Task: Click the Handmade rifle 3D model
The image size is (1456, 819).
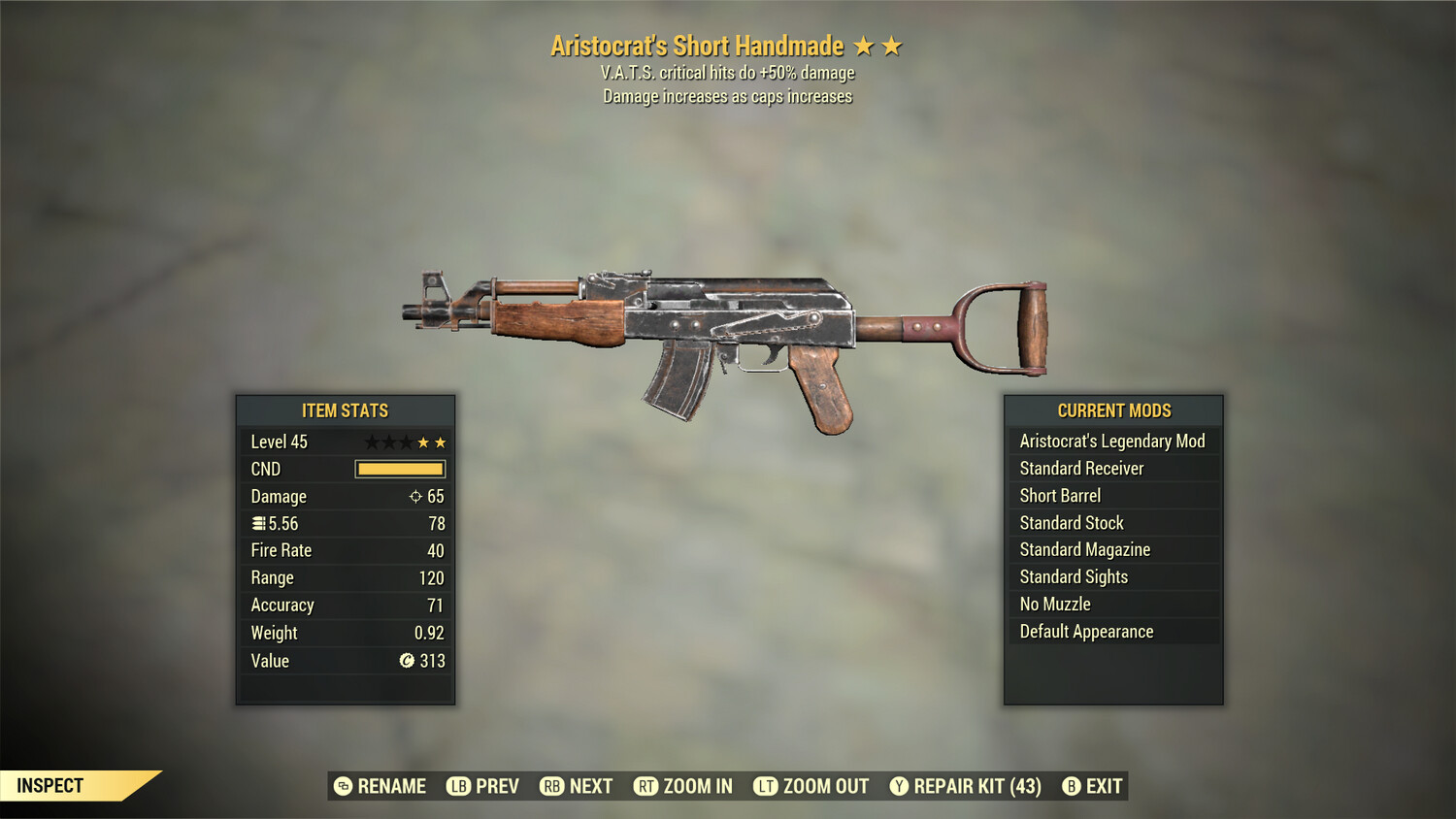Action: point(728,330)
